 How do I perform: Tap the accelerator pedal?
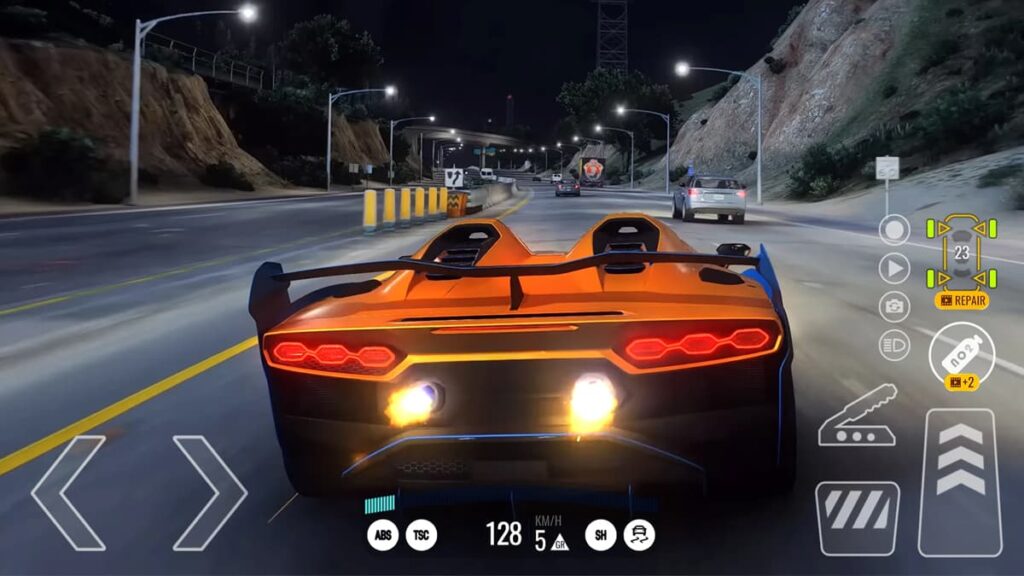point(960,482)
